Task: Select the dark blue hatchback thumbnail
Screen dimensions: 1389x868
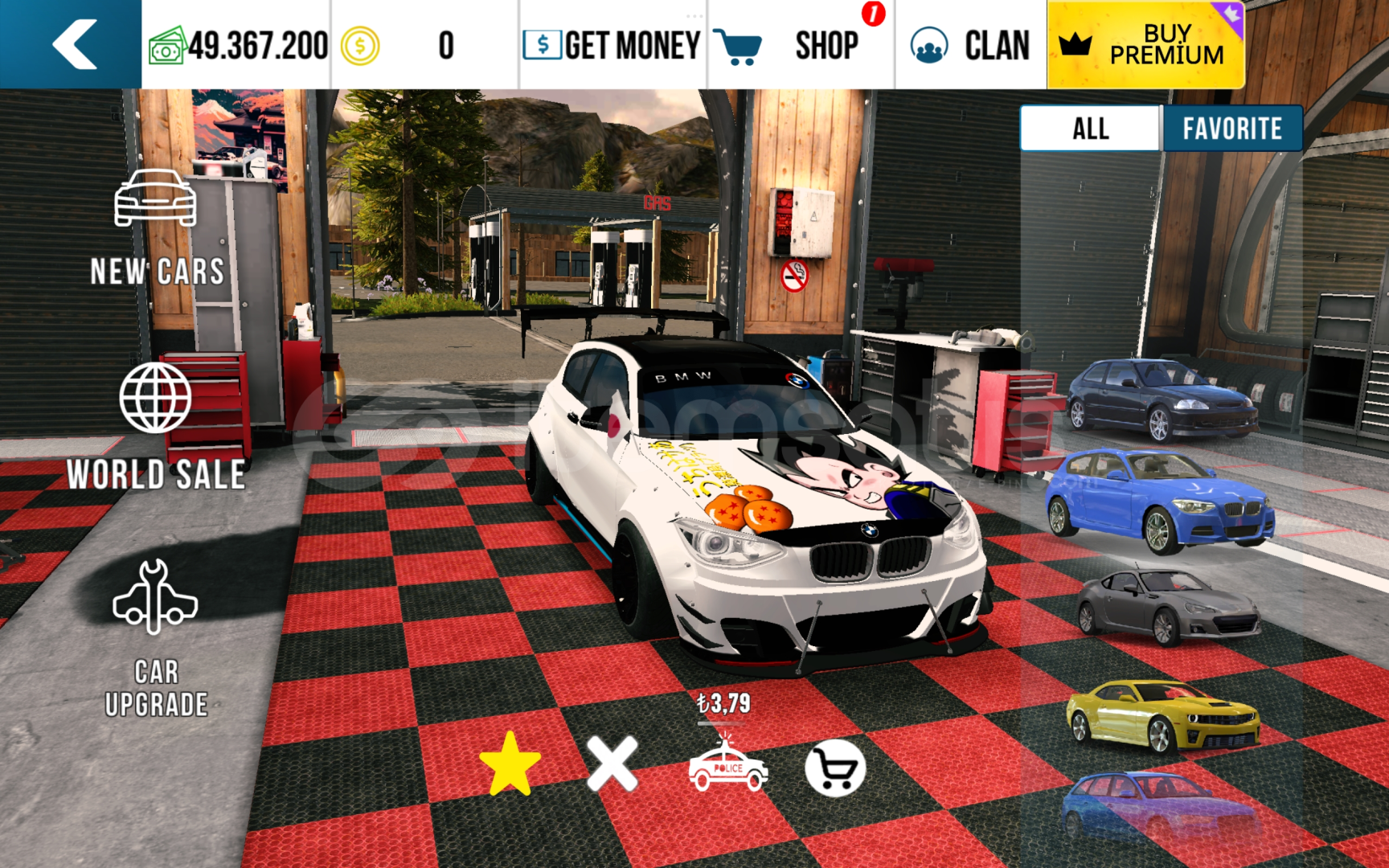Action: point(1162,399)
